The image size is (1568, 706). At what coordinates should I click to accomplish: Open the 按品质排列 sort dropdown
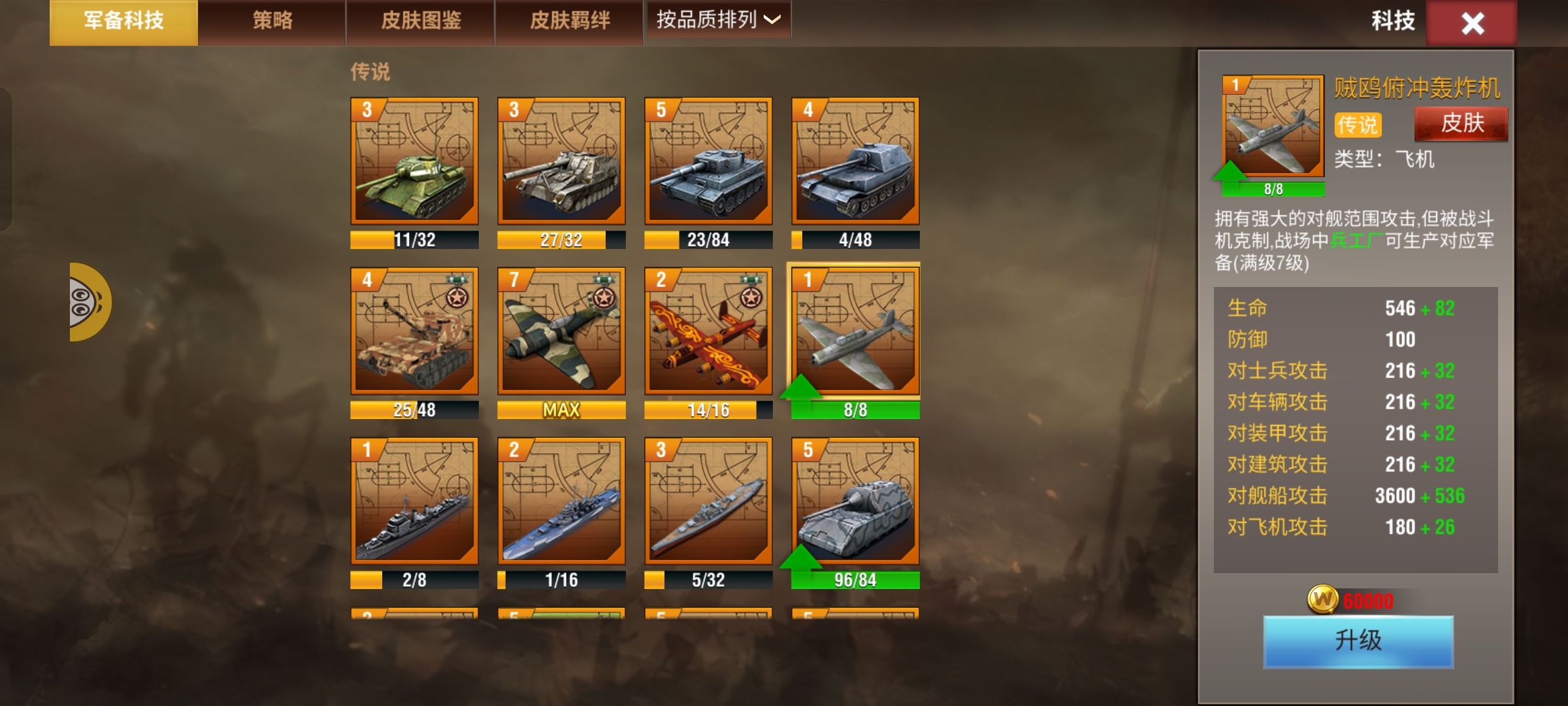tap(717, 20)
